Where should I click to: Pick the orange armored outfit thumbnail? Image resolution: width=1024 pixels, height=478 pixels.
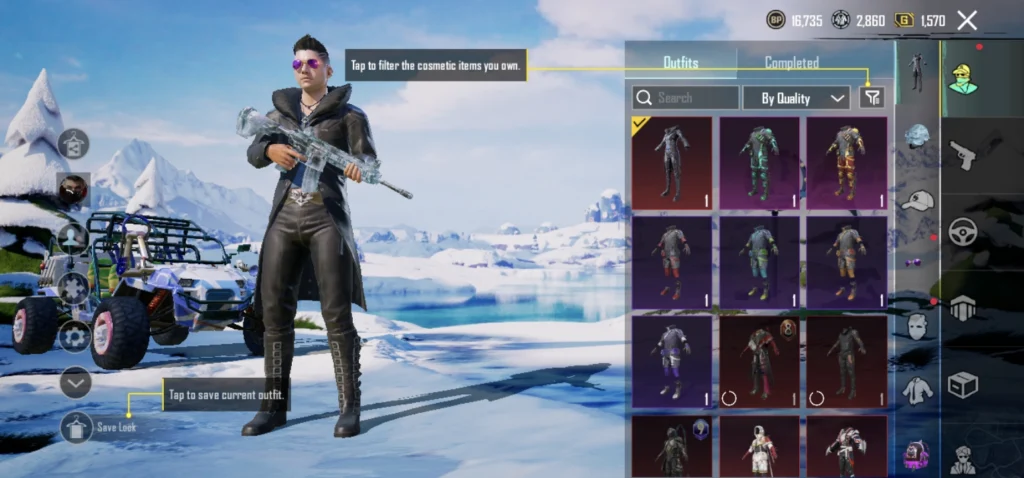[846, 162]
